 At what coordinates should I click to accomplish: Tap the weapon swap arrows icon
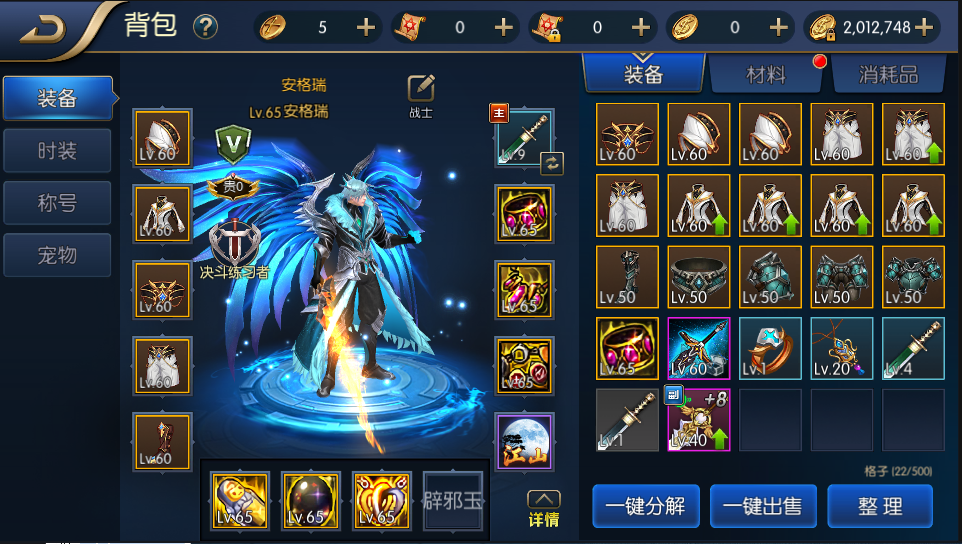[550, 163]
